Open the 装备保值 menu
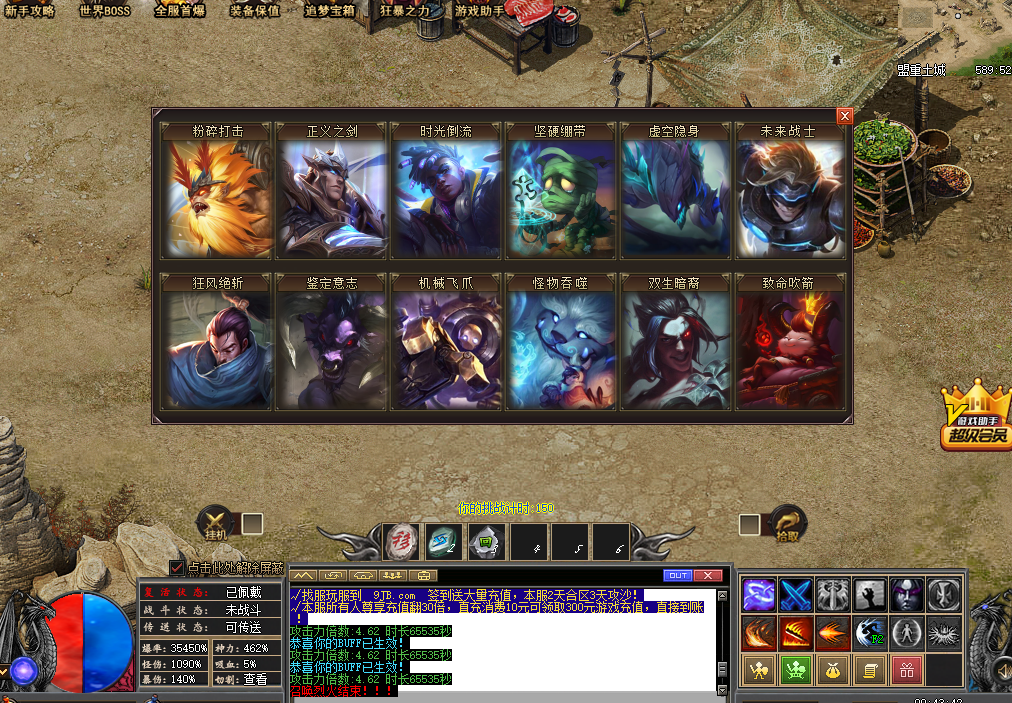 click(x=255, y=11)
